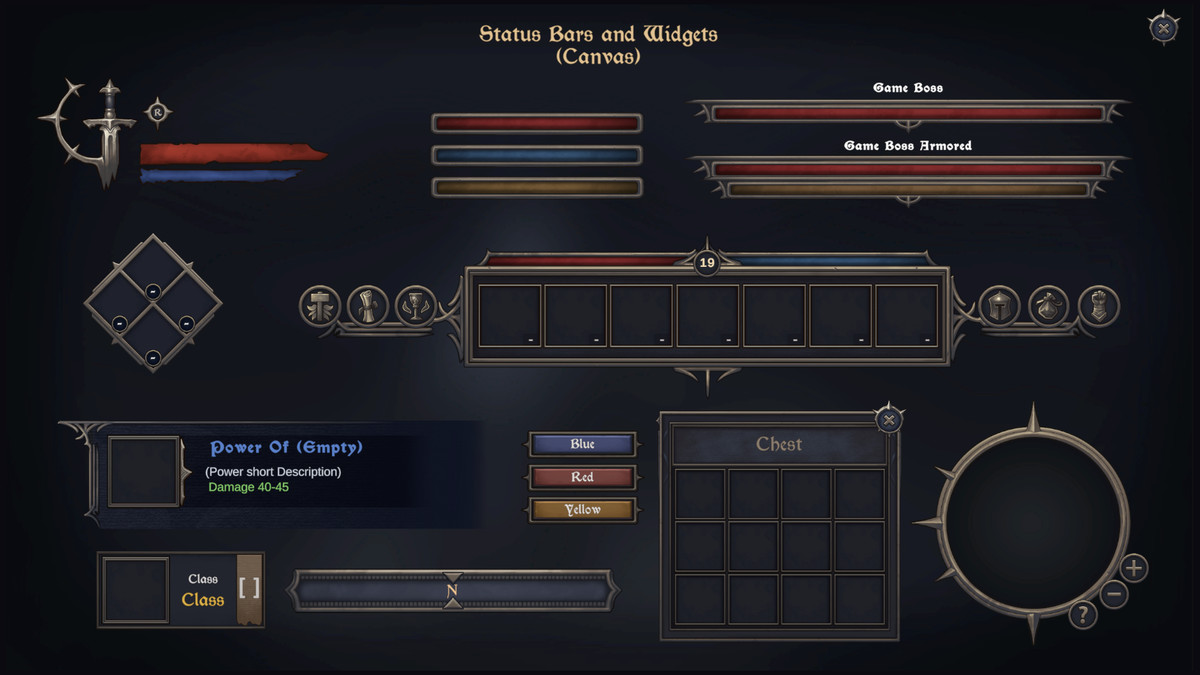Open the helmet icon menu
The height and width of the screenshot is (675, 1200).
tap(999, 306)
